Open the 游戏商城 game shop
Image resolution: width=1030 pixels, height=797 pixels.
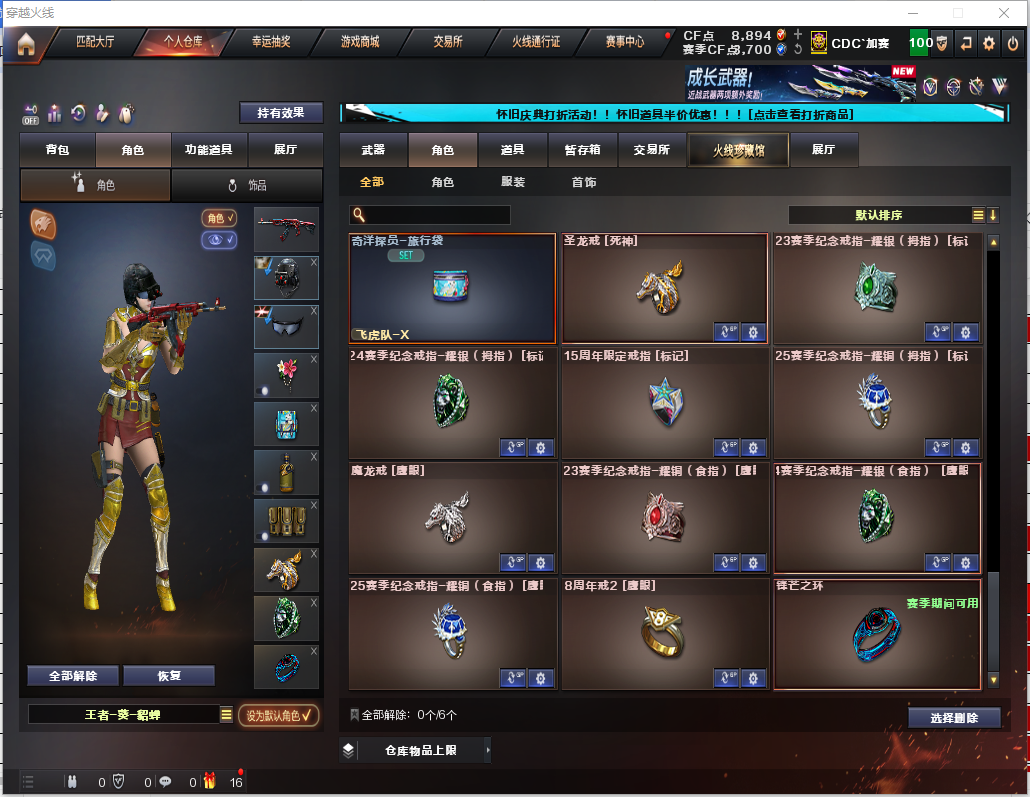[x=360, y=42]
